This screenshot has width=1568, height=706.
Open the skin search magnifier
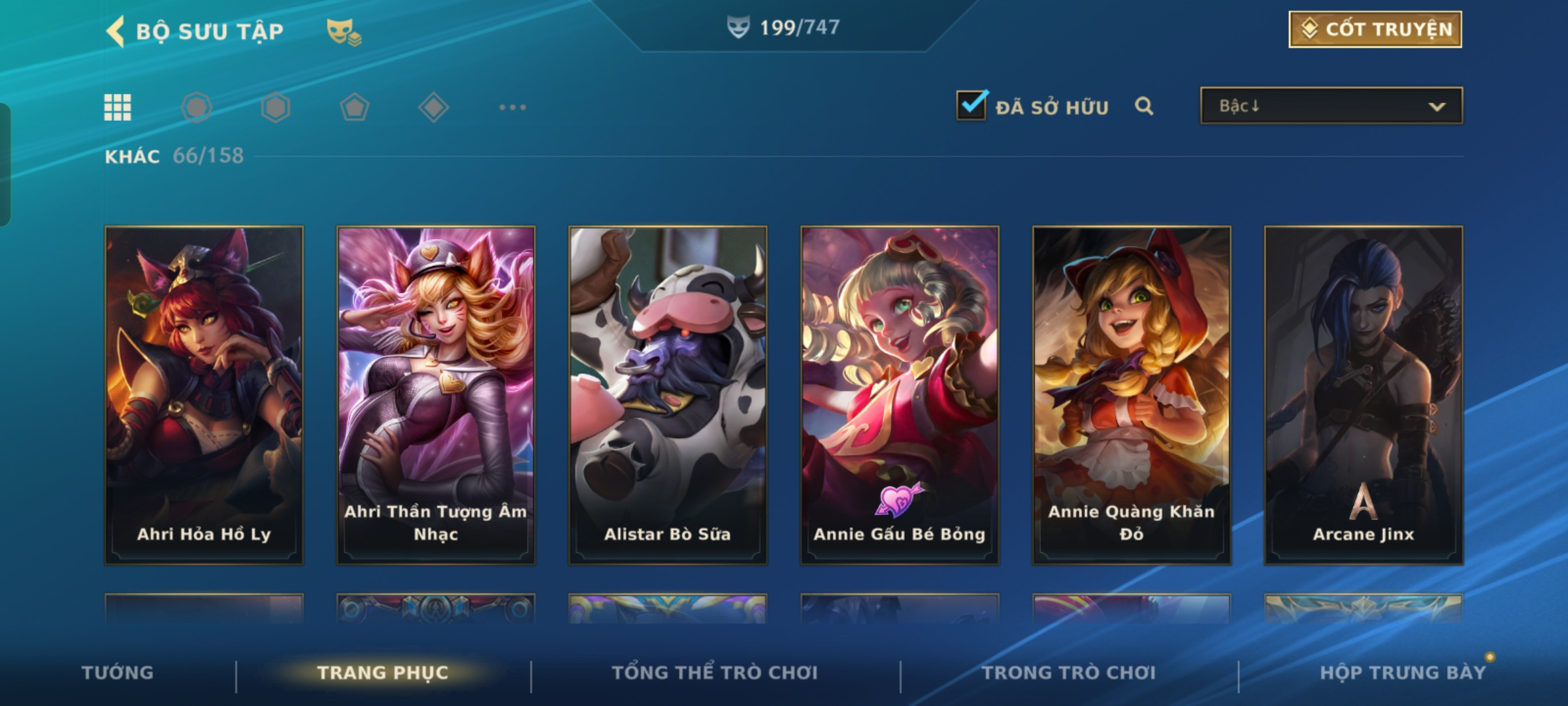point(1143,106)
